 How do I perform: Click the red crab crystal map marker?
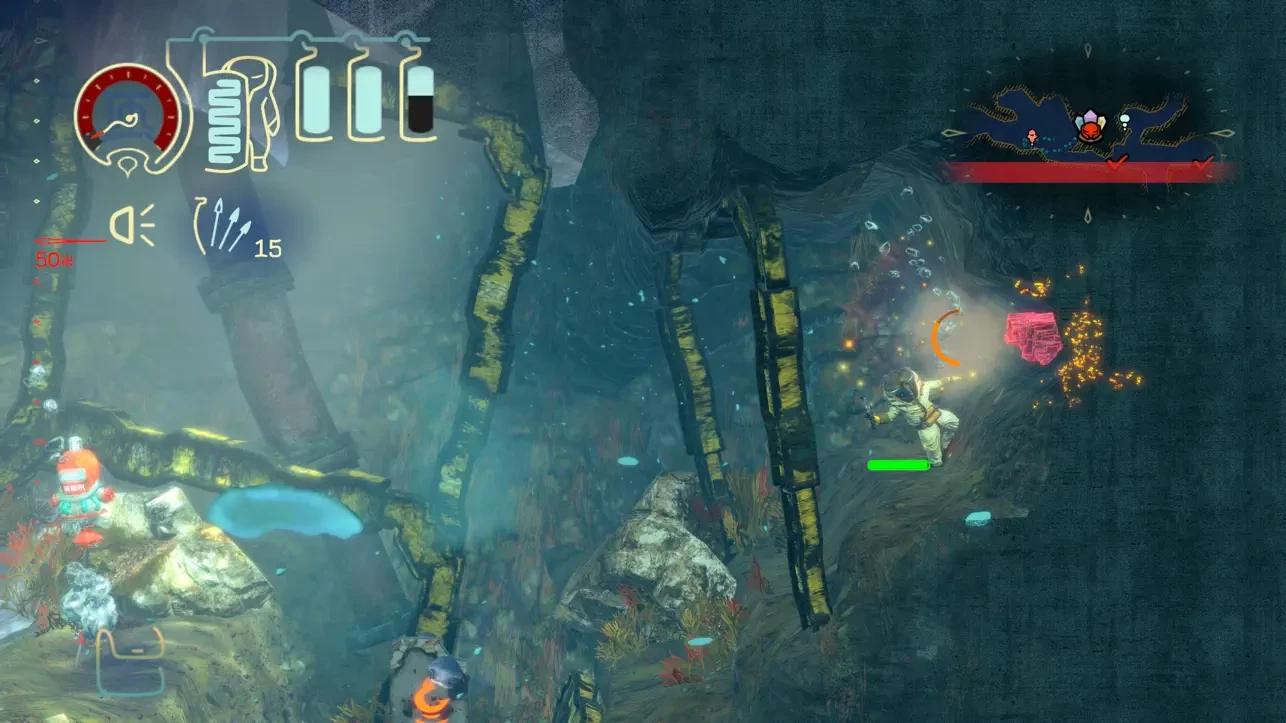click(x=1089, y=127)
